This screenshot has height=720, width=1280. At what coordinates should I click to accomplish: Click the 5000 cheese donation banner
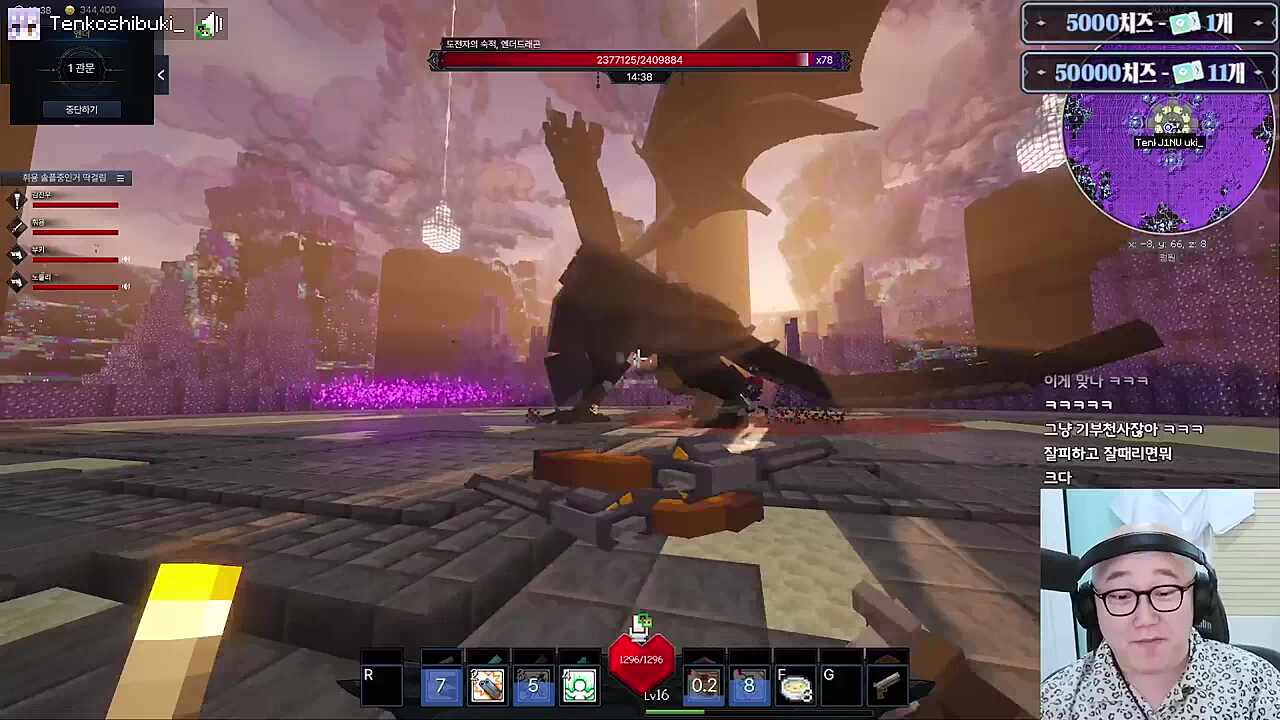tap(1149, 23)
